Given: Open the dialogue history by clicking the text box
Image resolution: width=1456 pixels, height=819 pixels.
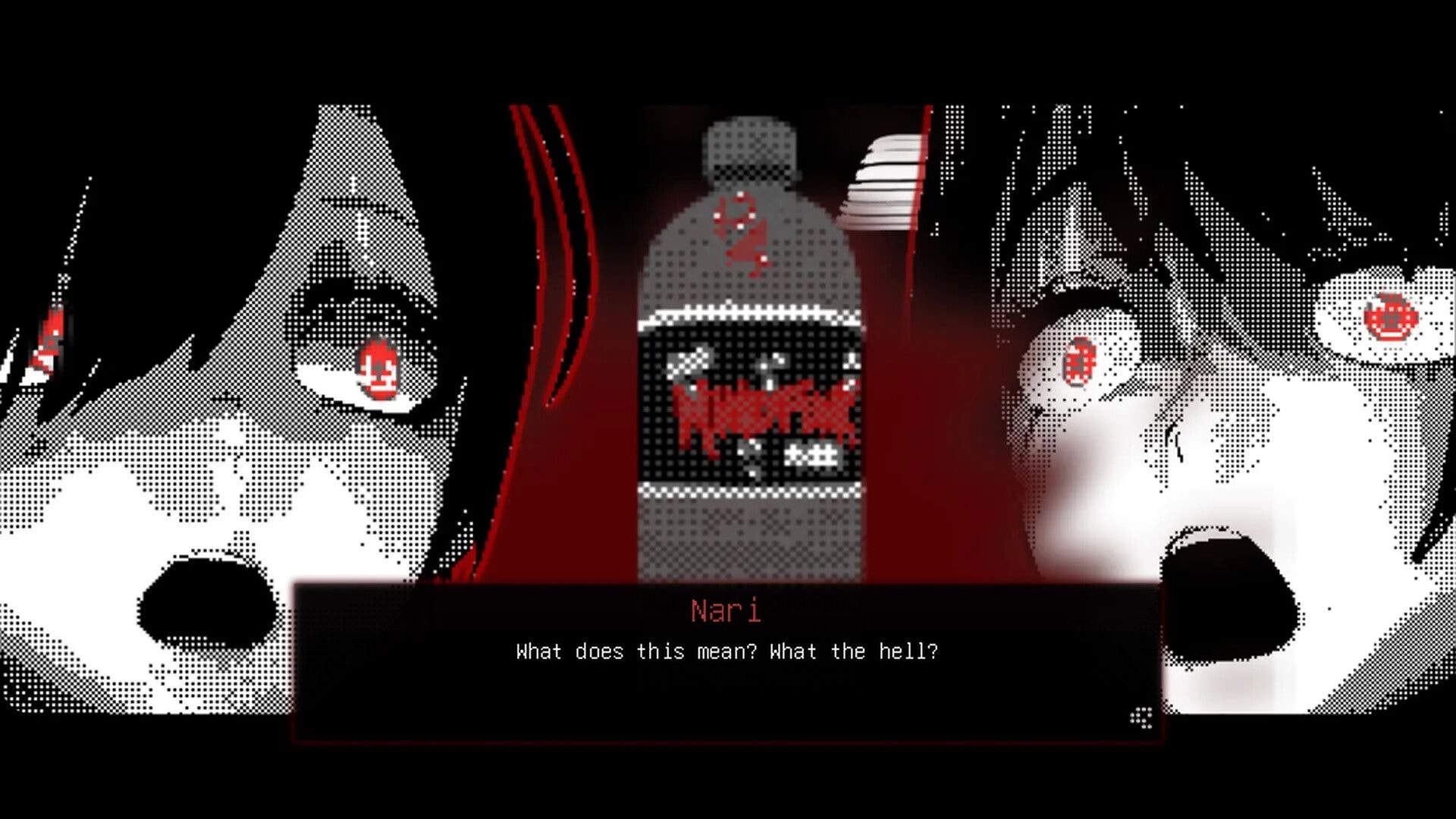Looking at the screenshot, I should point(726,682).
